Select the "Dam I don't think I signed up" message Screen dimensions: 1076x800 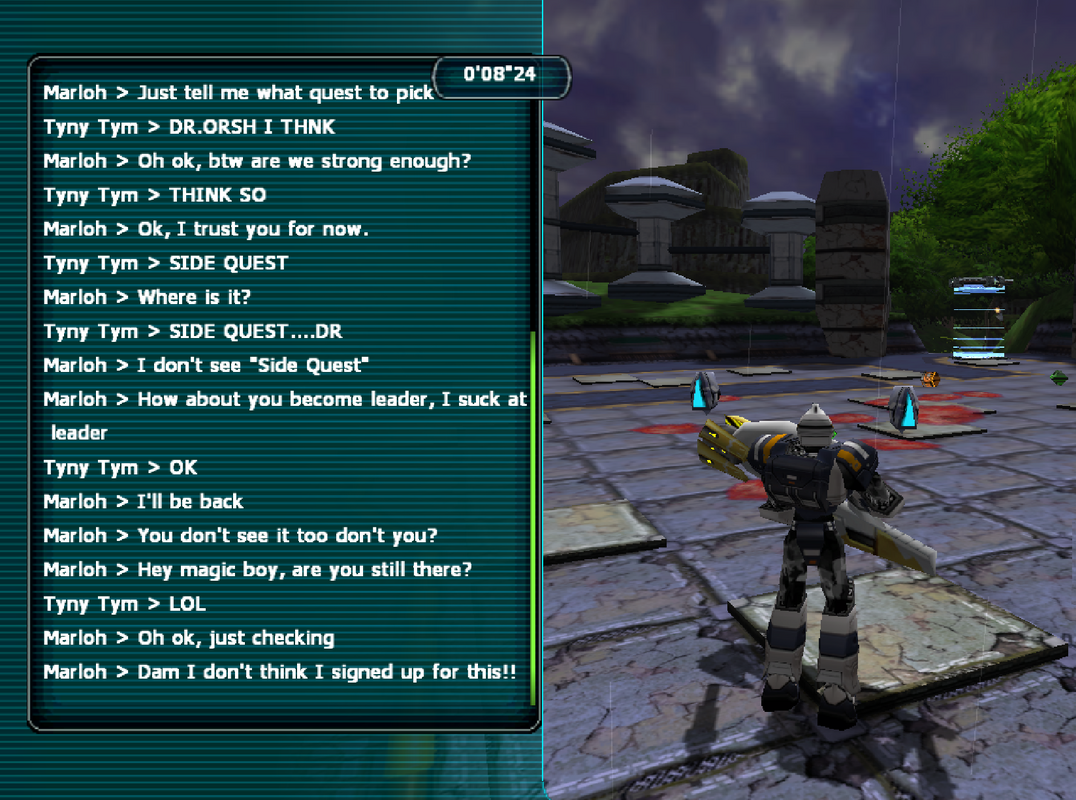point(279,672)
